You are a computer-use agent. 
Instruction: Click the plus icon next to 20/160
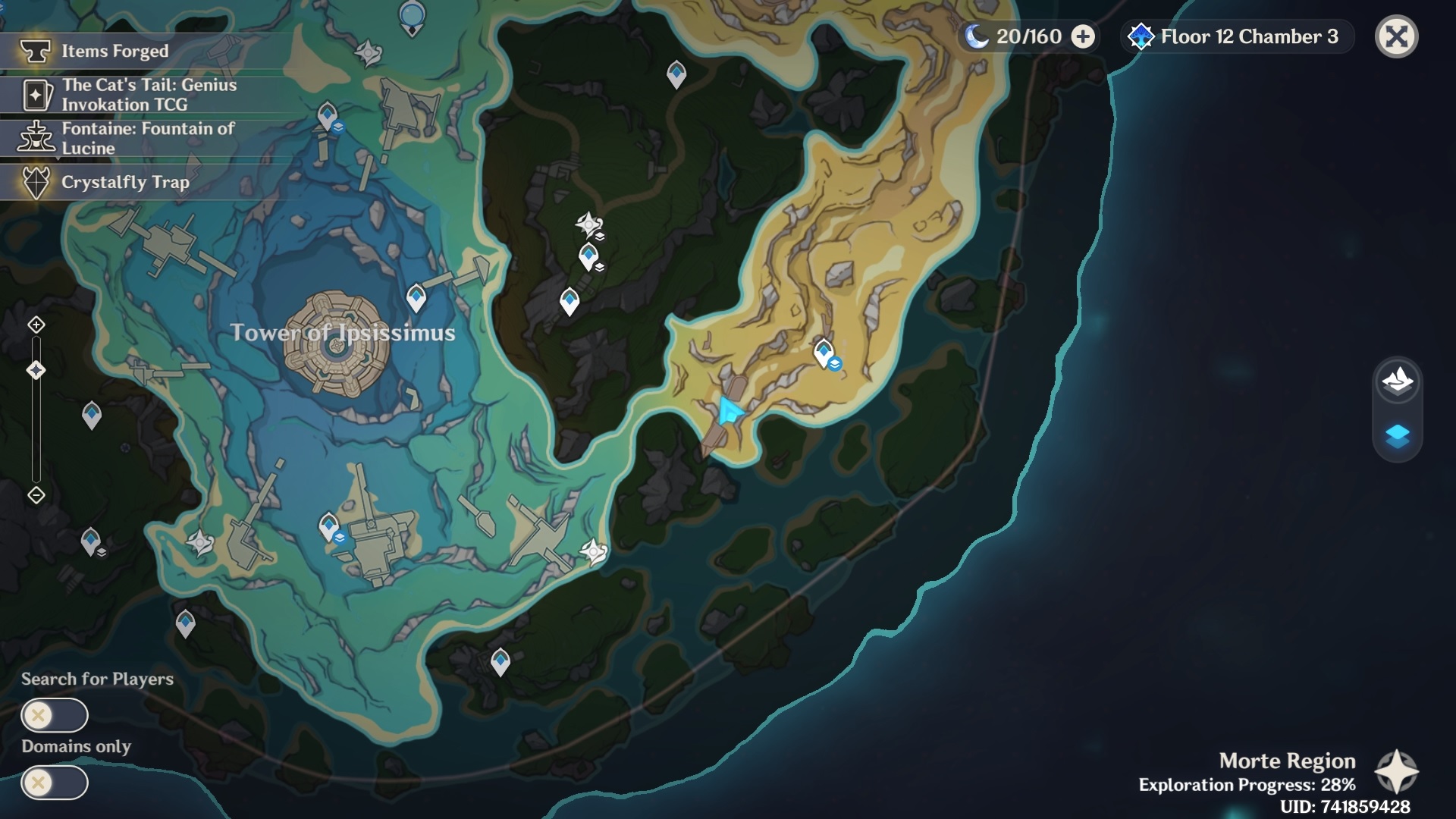click(1082, 35)
